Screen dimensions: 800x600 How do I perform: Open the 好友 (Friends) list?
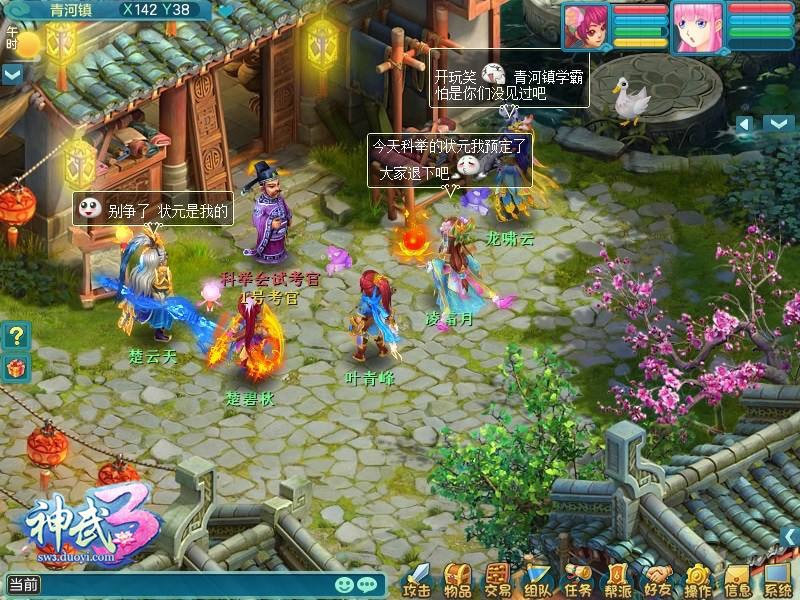[658, 580]
